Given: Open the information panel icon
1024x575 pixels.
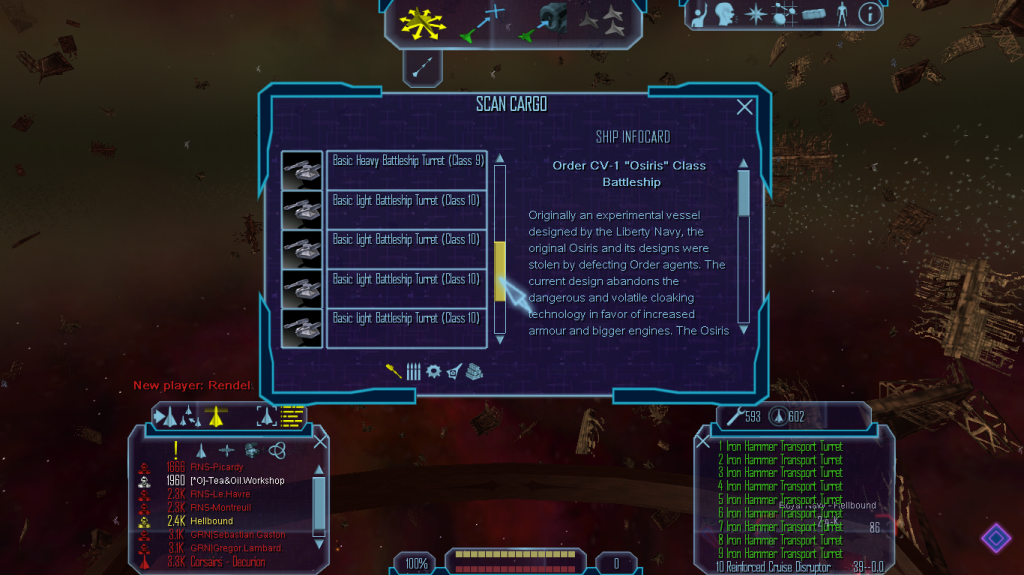Looking at the screenshot, I should pos(870,14).
